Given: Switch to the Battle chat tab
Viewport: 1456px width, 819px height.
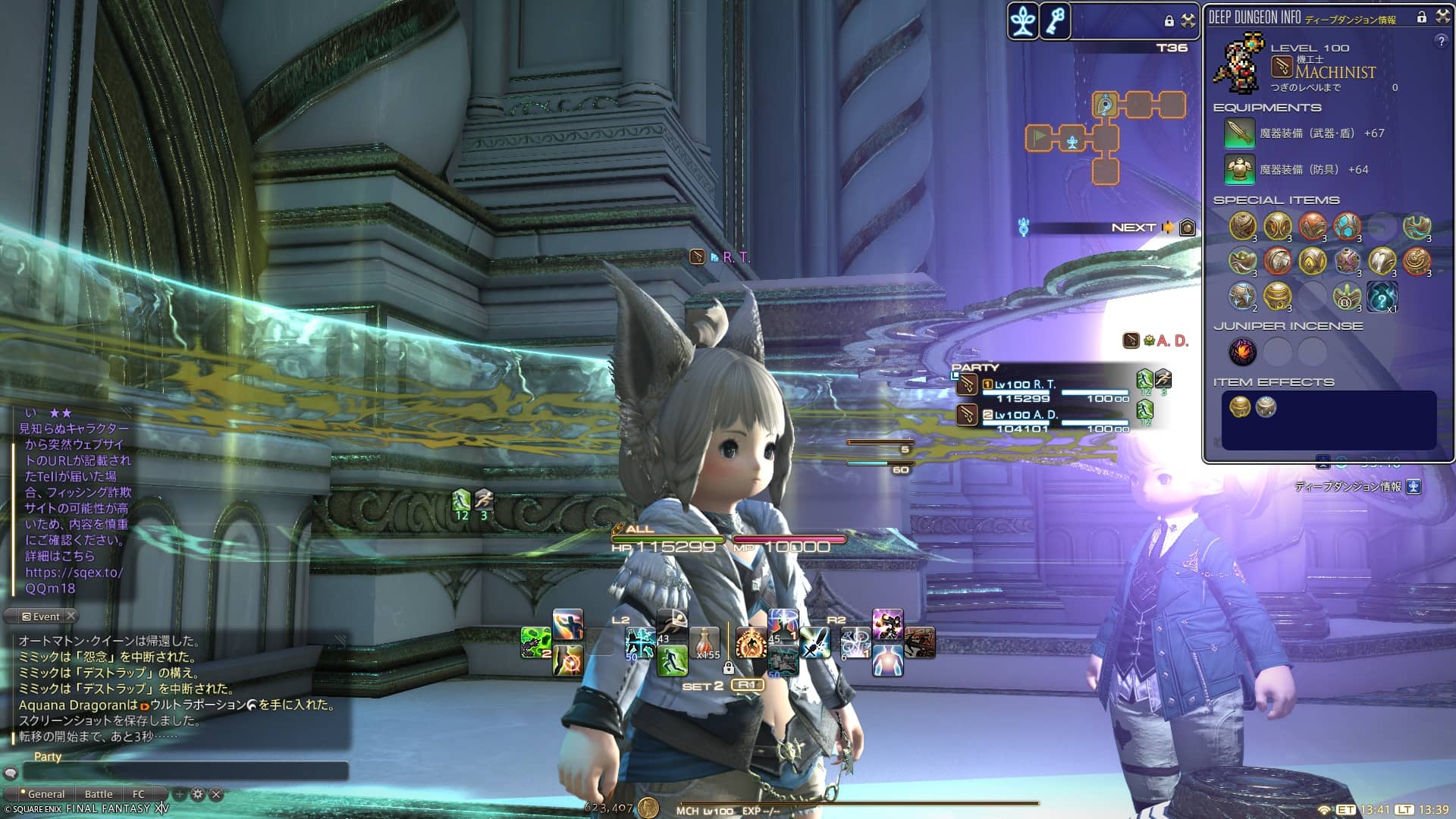Looking at the screenshot, I should 99,794.
